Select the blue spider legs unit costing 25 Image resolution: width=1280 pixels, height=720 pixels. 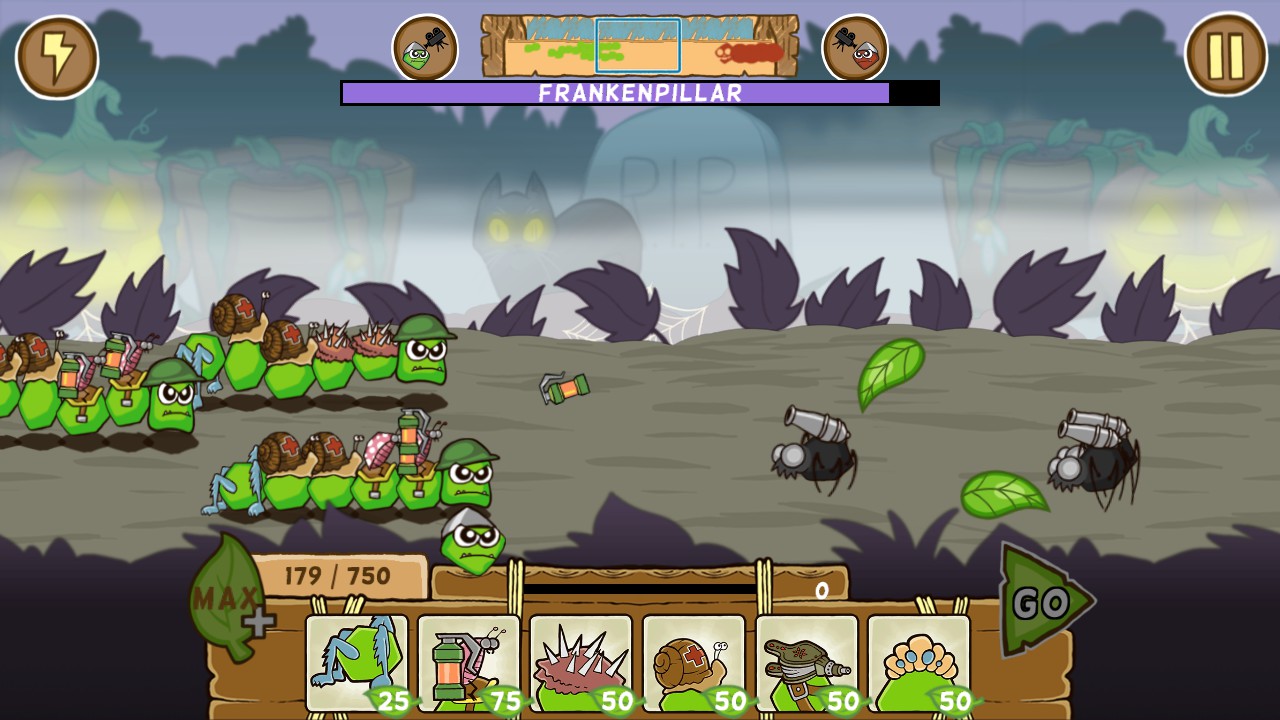[x=357, y=662]
